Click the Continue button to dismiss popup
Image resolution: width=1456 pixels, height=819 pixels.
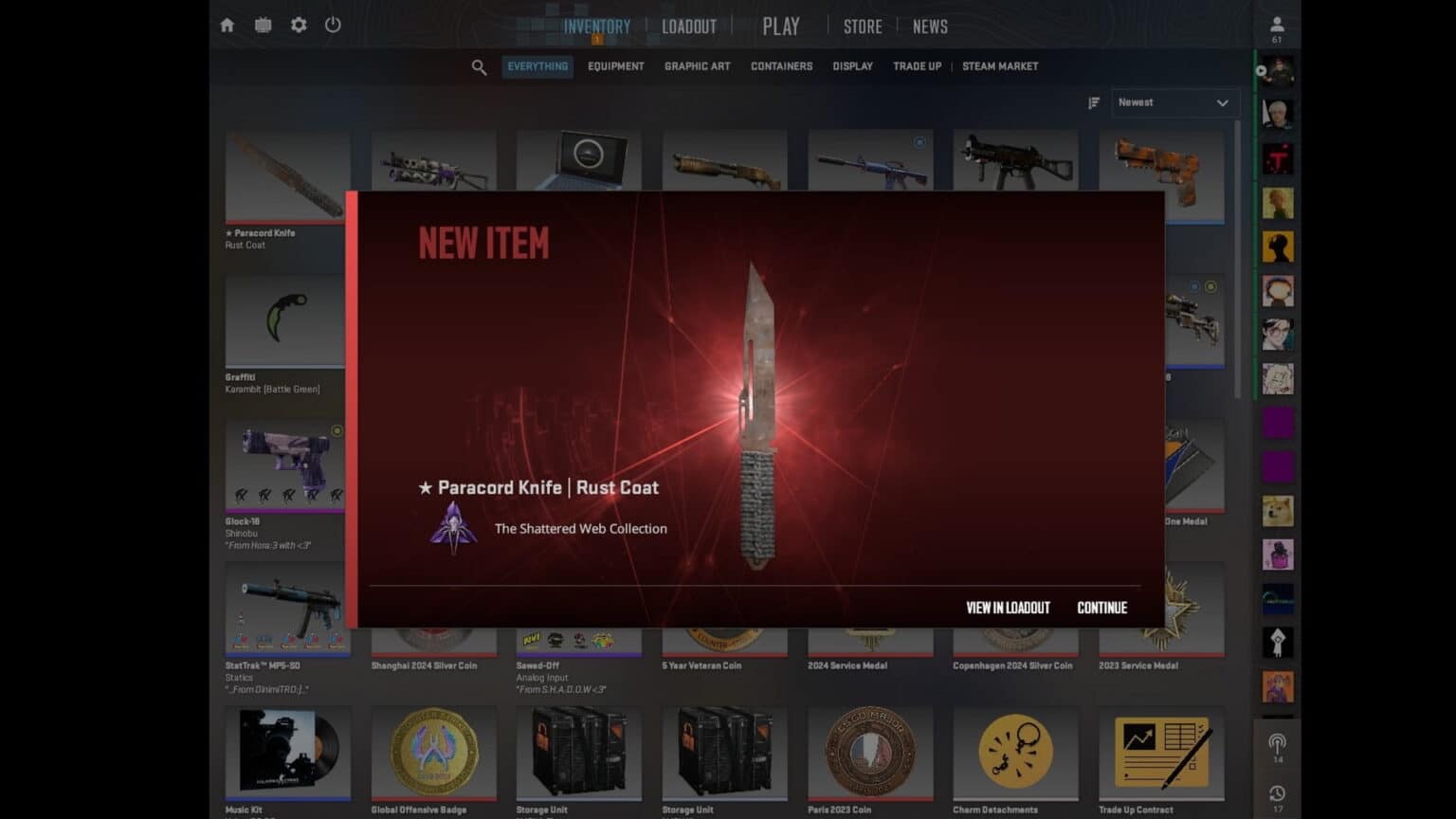click(x=1101, y=608)
